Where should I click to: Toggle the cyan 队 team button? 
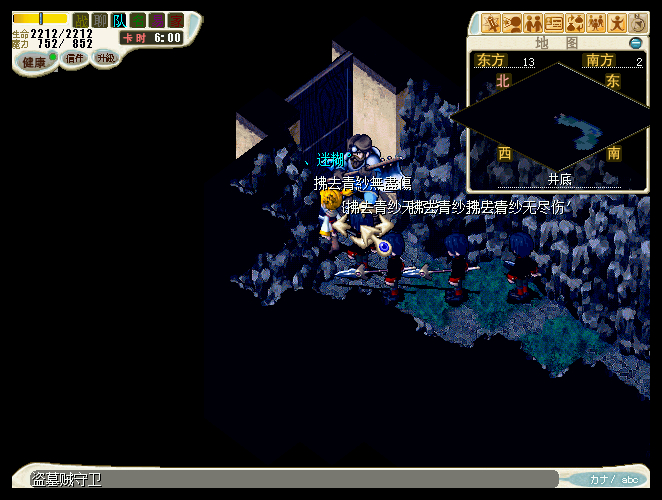[119, 20]
